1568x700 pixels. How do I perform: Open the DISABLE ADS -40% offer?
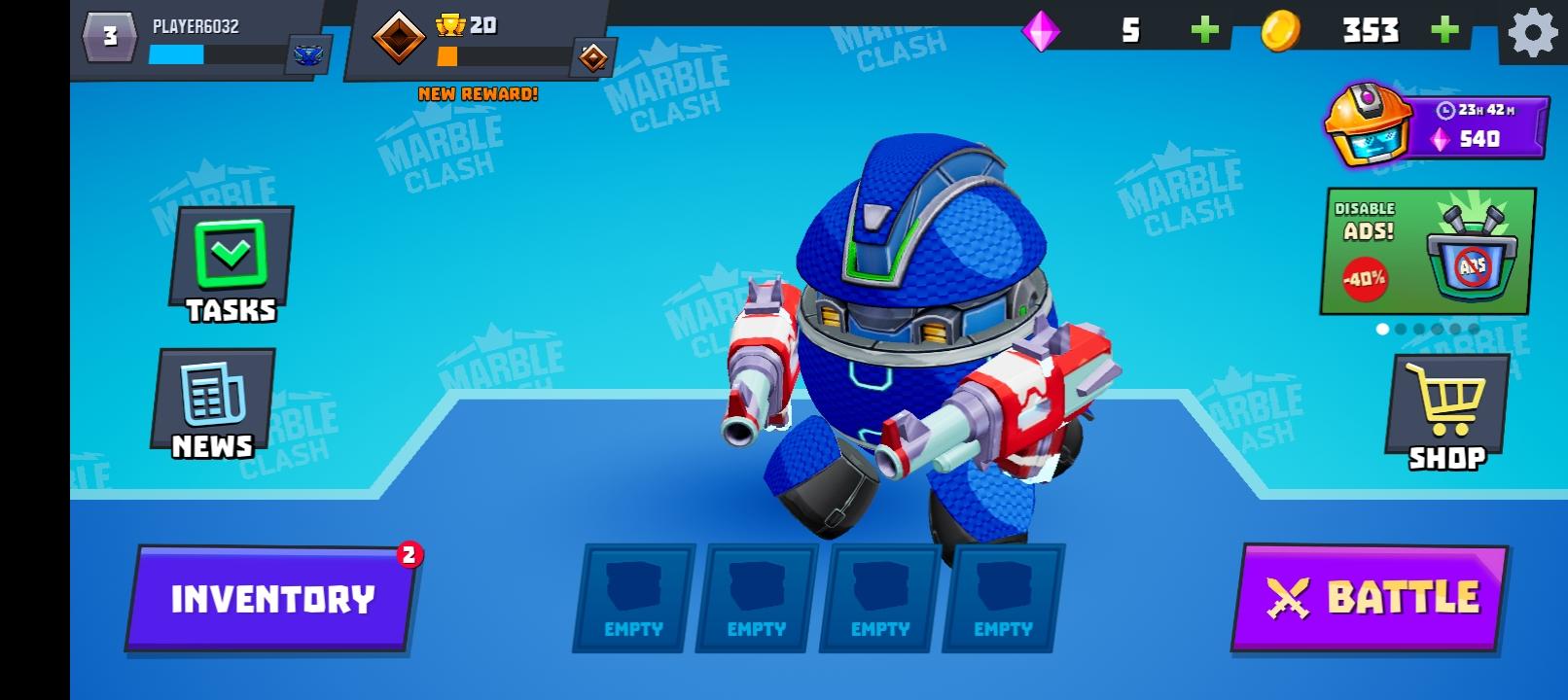coord(1426,251)
